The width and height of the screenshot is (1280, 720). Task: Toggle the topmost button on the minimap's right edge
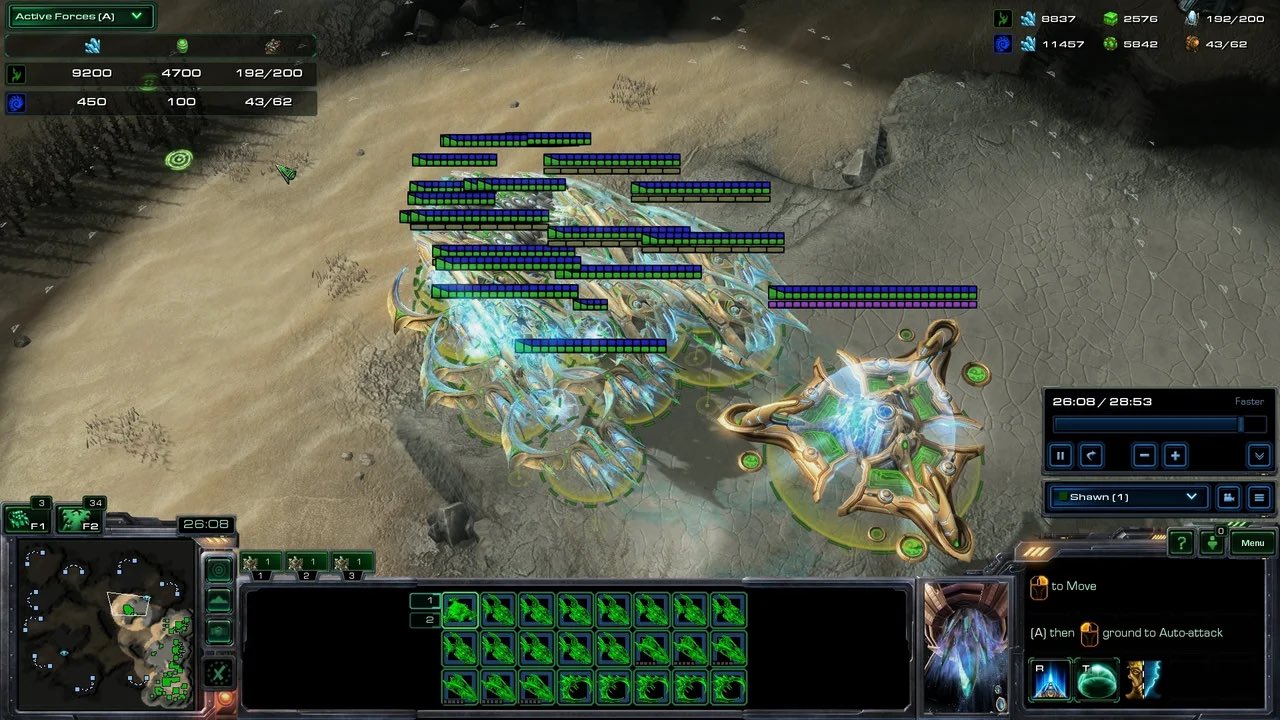218,568
